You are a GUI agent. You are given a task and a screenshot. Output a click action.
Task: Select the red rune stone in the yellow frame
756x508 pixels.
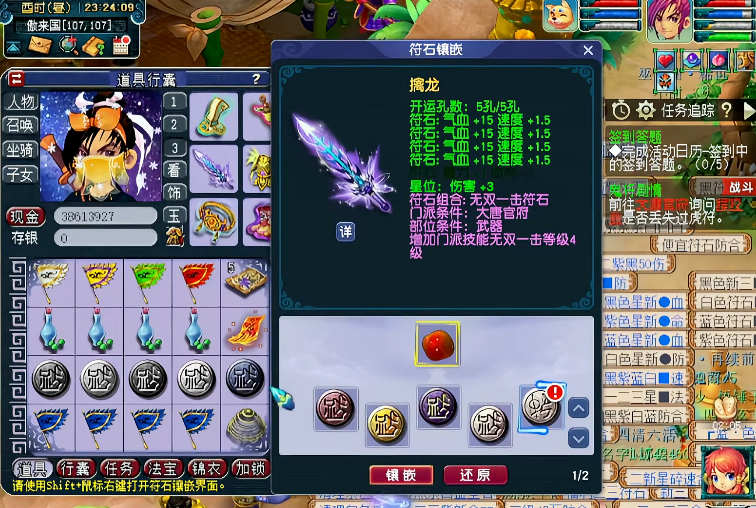click(x=437, y=346)
